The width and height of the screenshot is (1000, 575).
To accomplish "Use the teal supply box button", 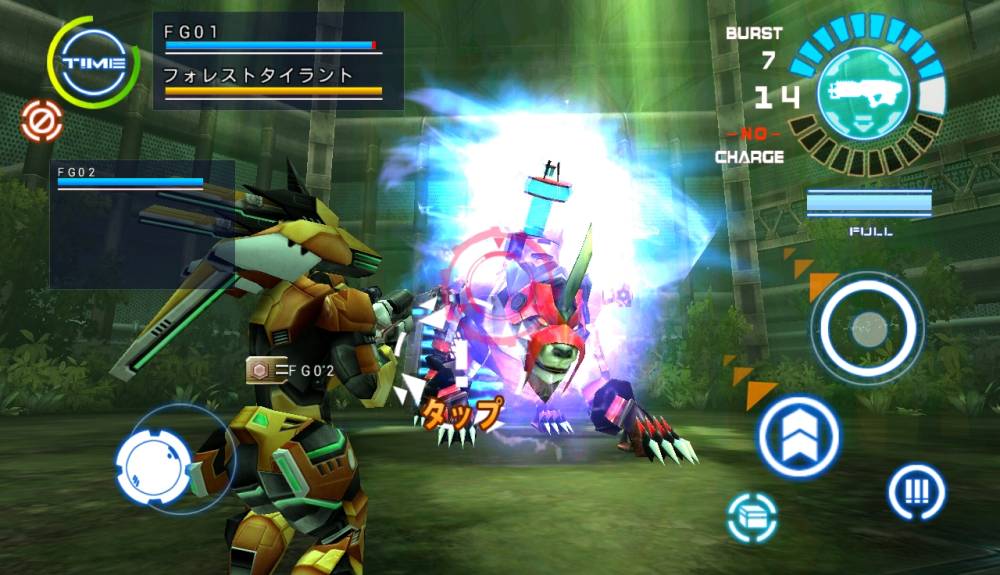I will click(x=752, y=517).
